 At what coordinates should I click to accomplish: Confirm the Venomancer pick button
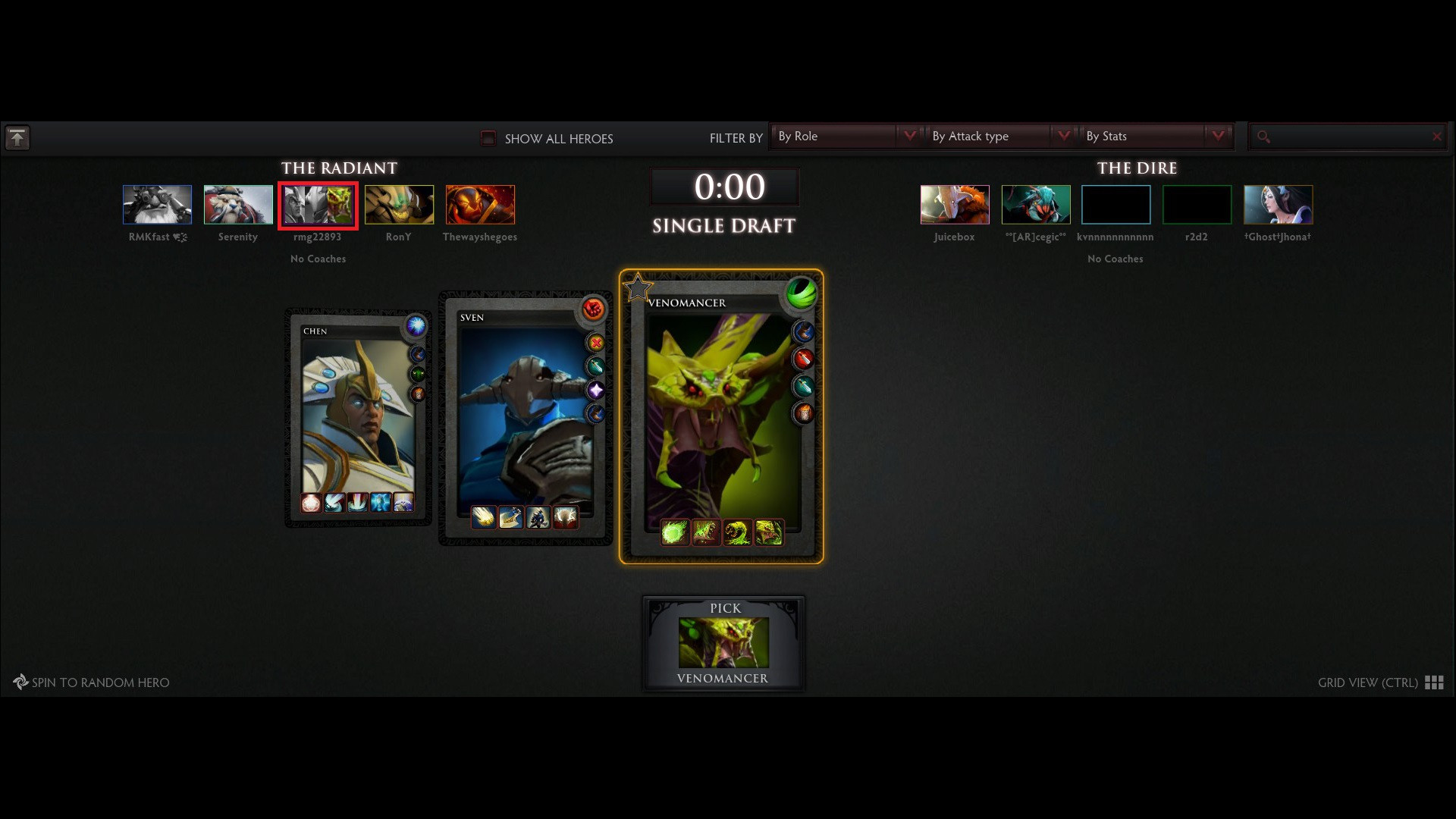(723, 643)
